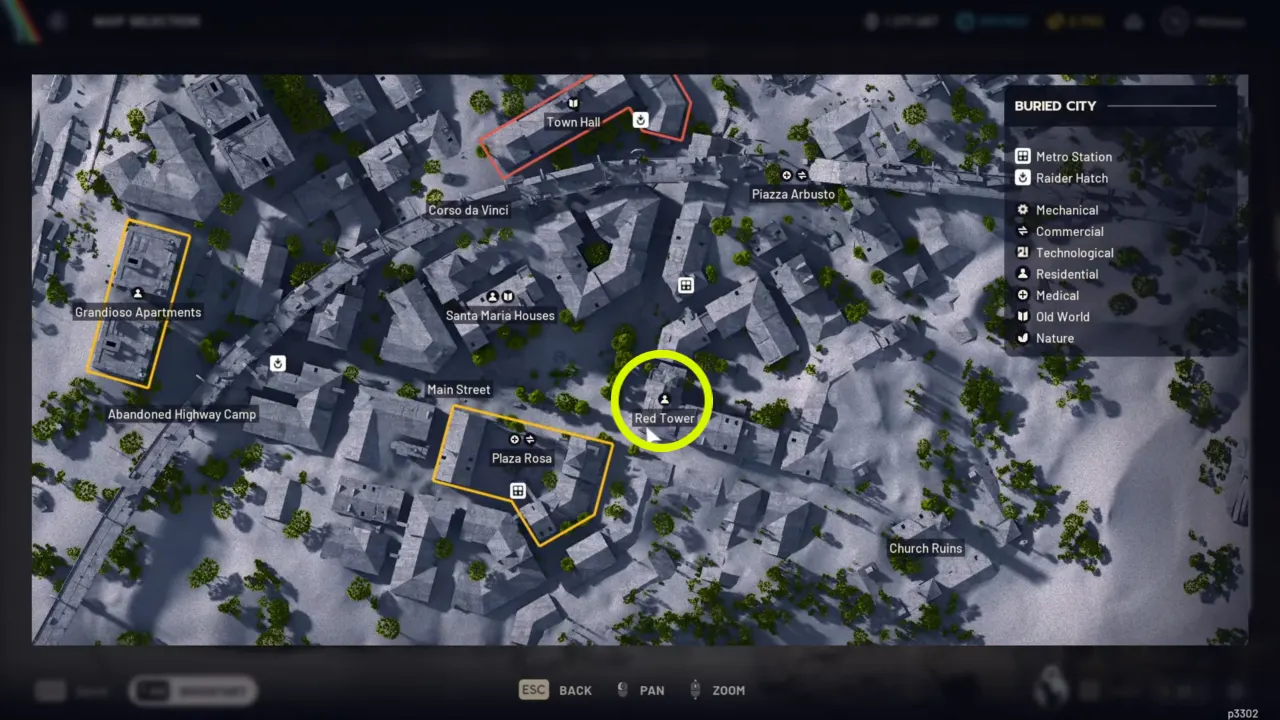Click the Raider Hatch near Abandoned Highway Camp
This screenshot has width=1280, height=720.
pyautogui.click(x=278, y=363)
